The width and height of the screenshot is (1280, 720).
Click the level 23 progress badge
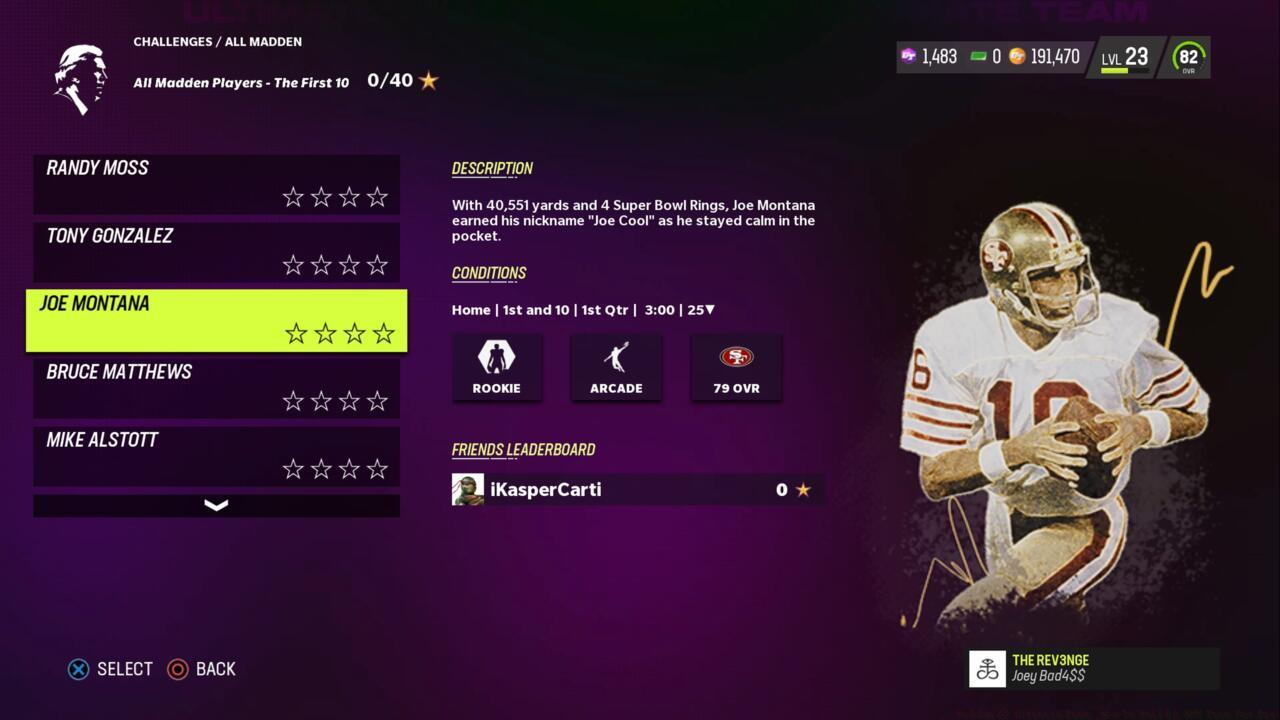pyautogui.click(x=1125, y=58)
